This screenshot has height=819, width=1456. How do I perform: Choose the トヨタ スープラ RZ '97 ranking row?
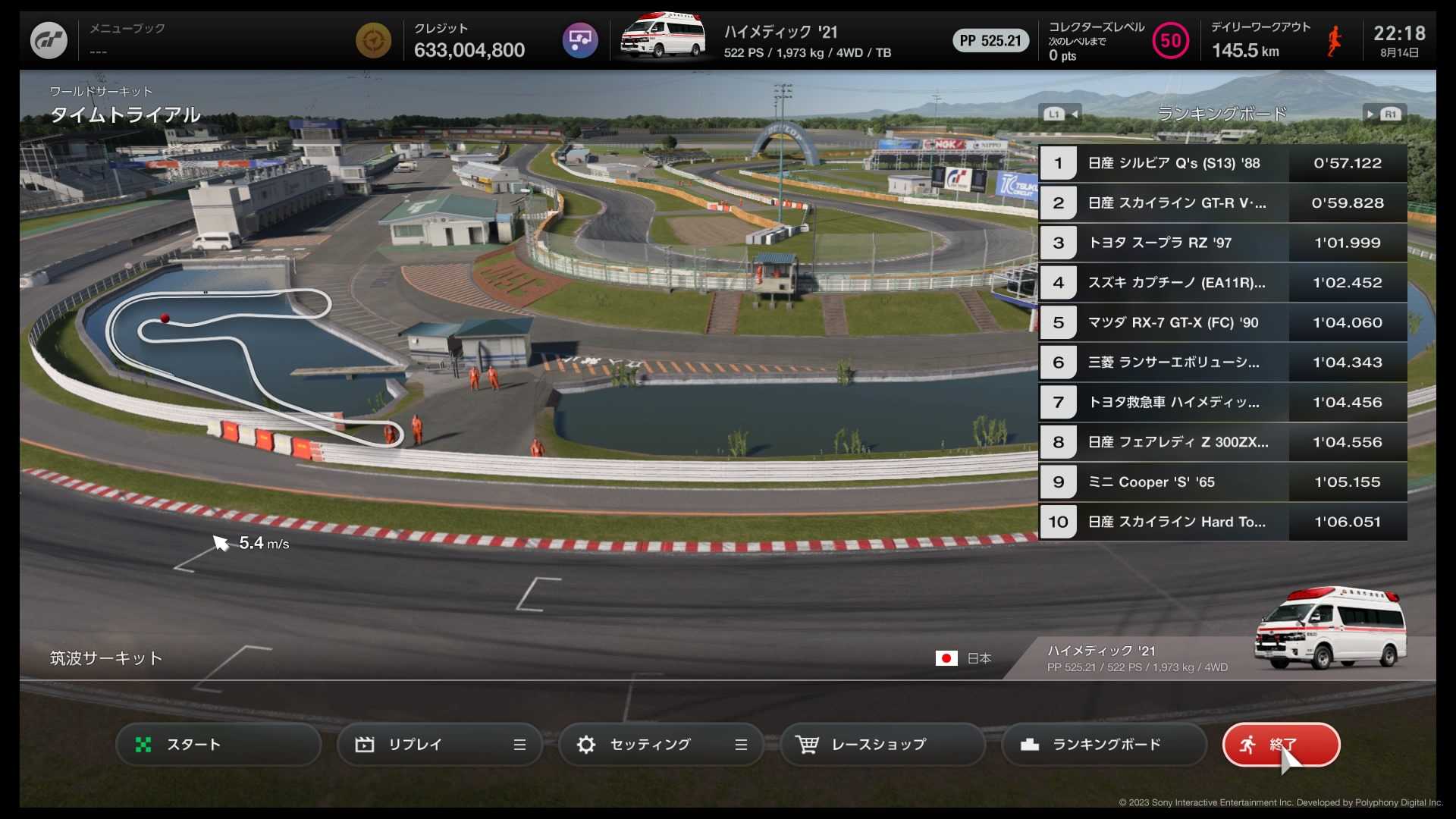click(1222, 243)
